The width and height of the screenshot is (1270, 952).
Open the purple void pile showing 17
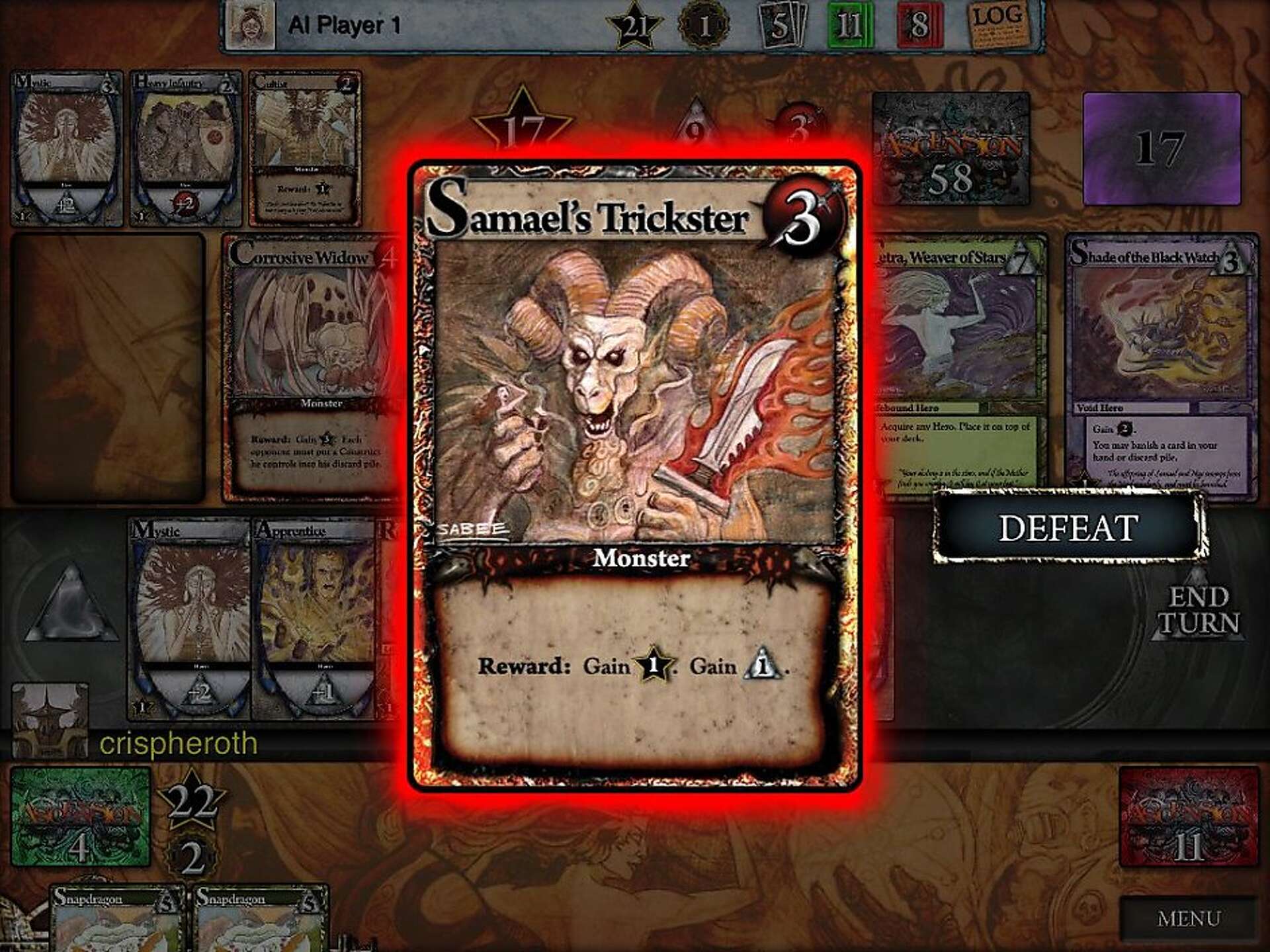[x=1161, y=149]
